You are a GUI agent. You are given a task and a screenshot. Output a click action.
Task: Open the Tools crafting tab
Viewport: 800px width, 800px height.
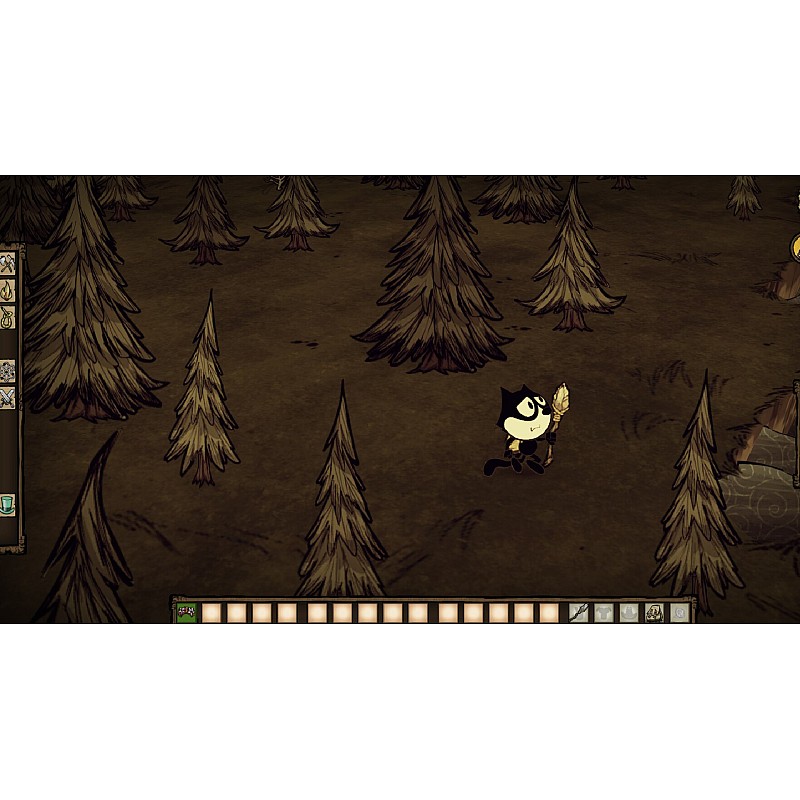tap(8, 264)
